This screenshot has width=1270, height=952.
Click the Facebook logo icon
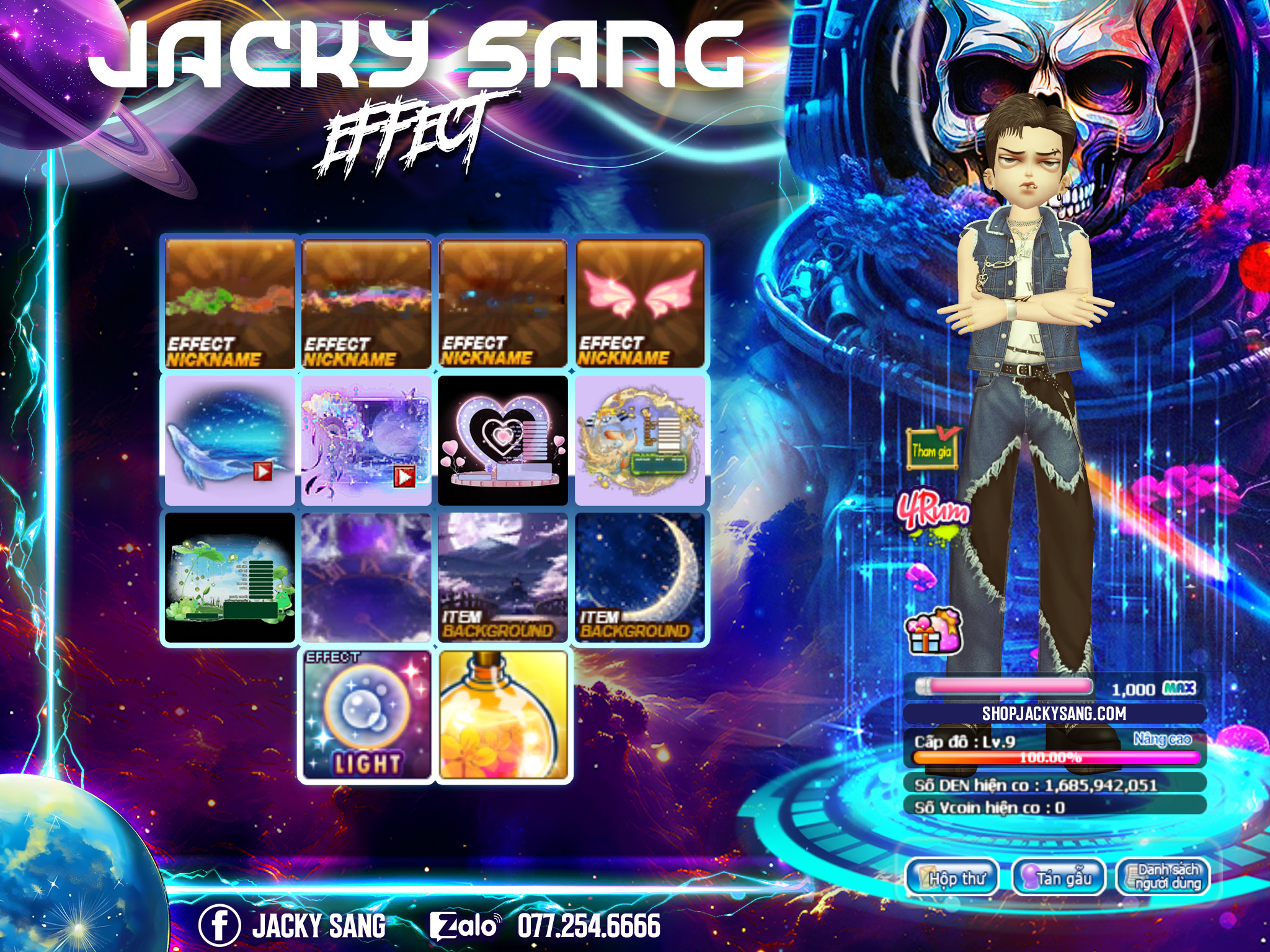tap(219, 925)
